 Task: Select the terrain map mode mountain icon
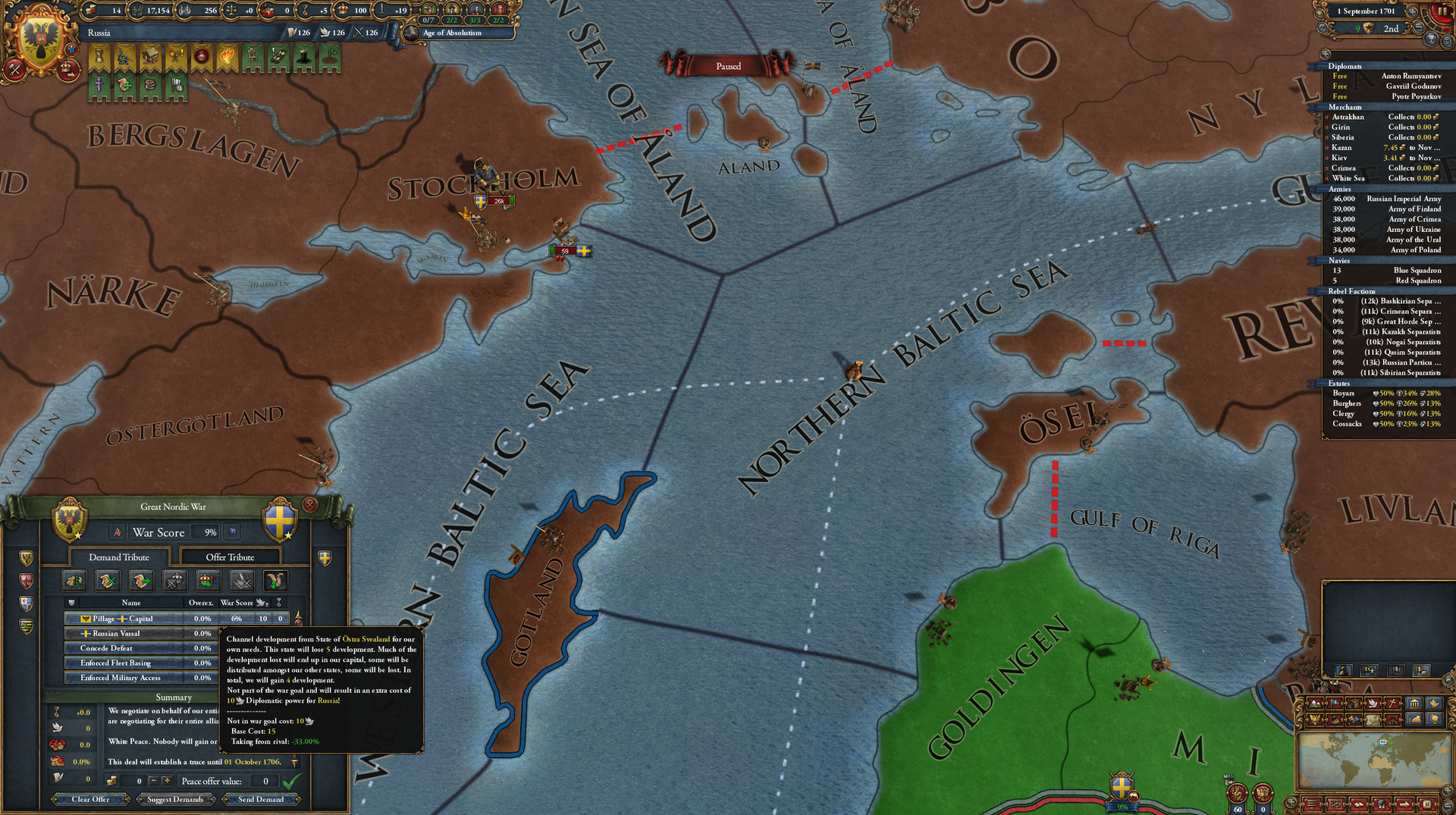click(x=1316, y=703)
